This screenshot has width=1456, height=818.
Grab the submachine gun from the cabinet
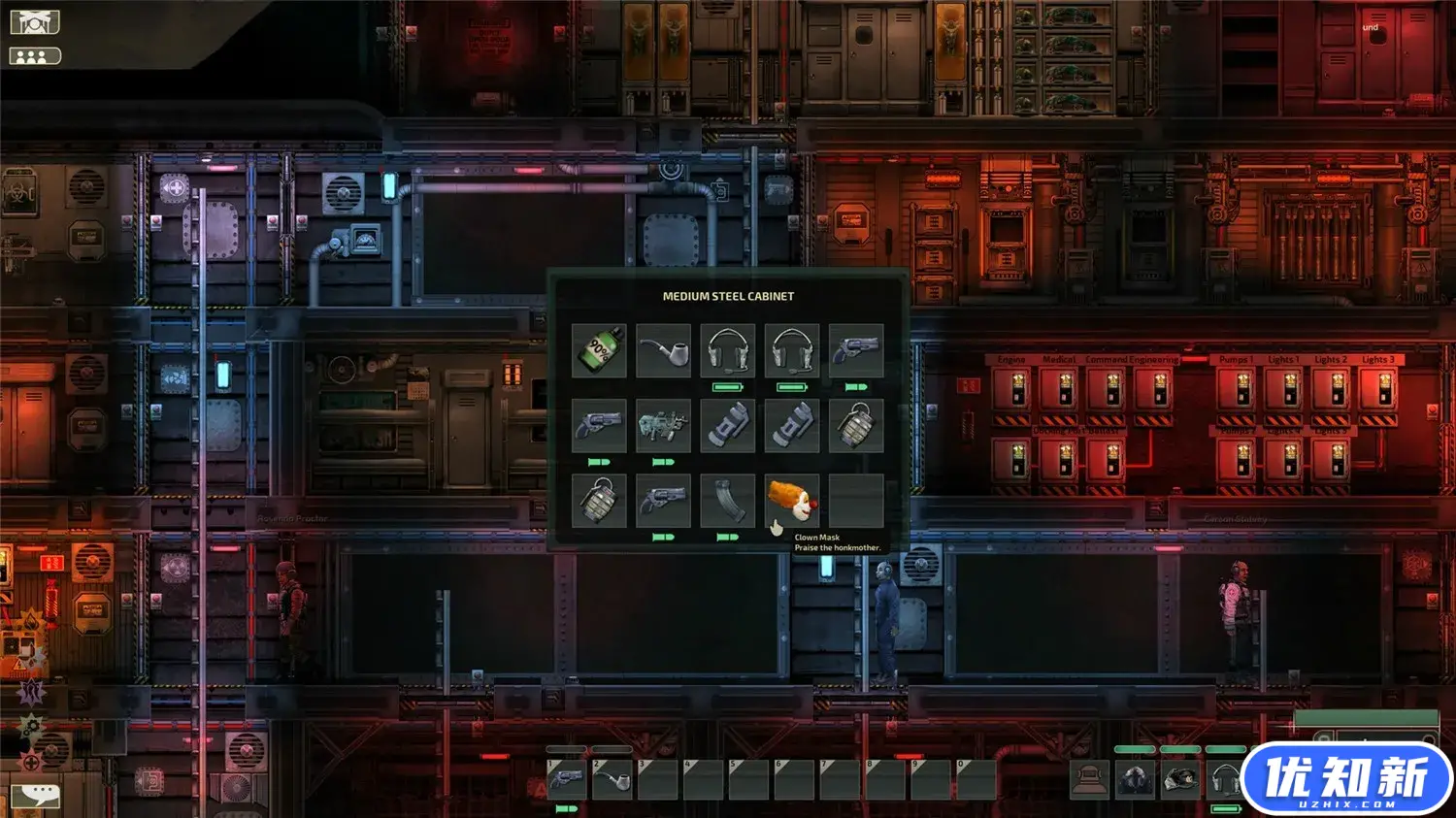click(x=664, y=425)
